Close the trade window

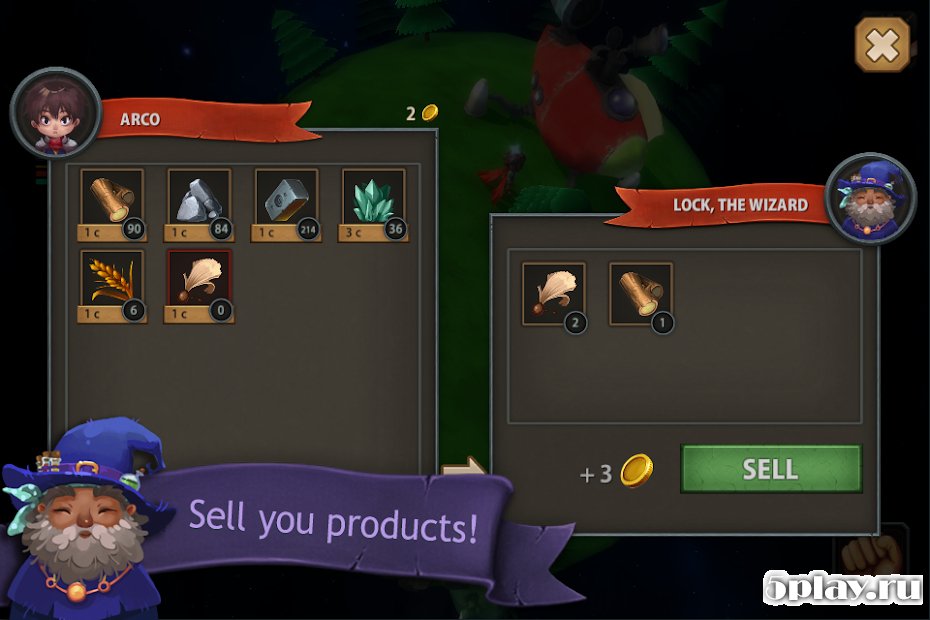pyautogui.click(x=882, y=45)
